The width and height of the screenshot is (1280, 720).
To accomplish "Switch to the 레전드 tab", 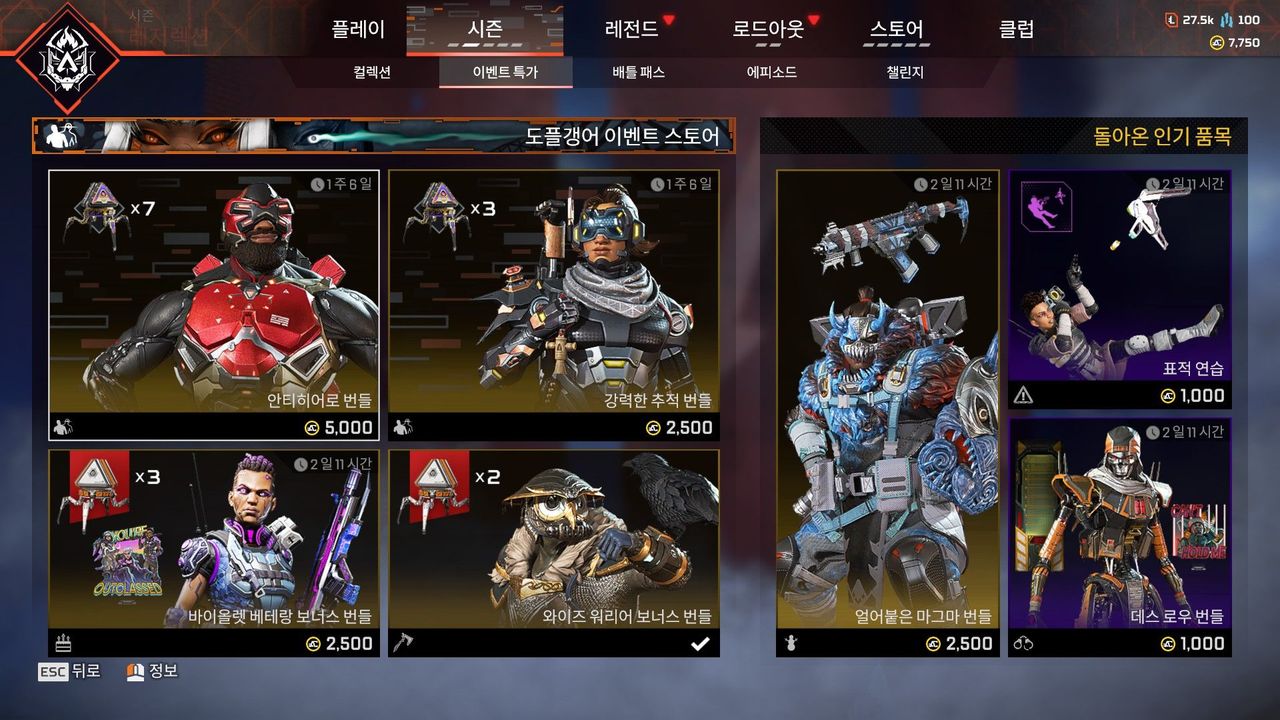I will [x=632, y=29].
